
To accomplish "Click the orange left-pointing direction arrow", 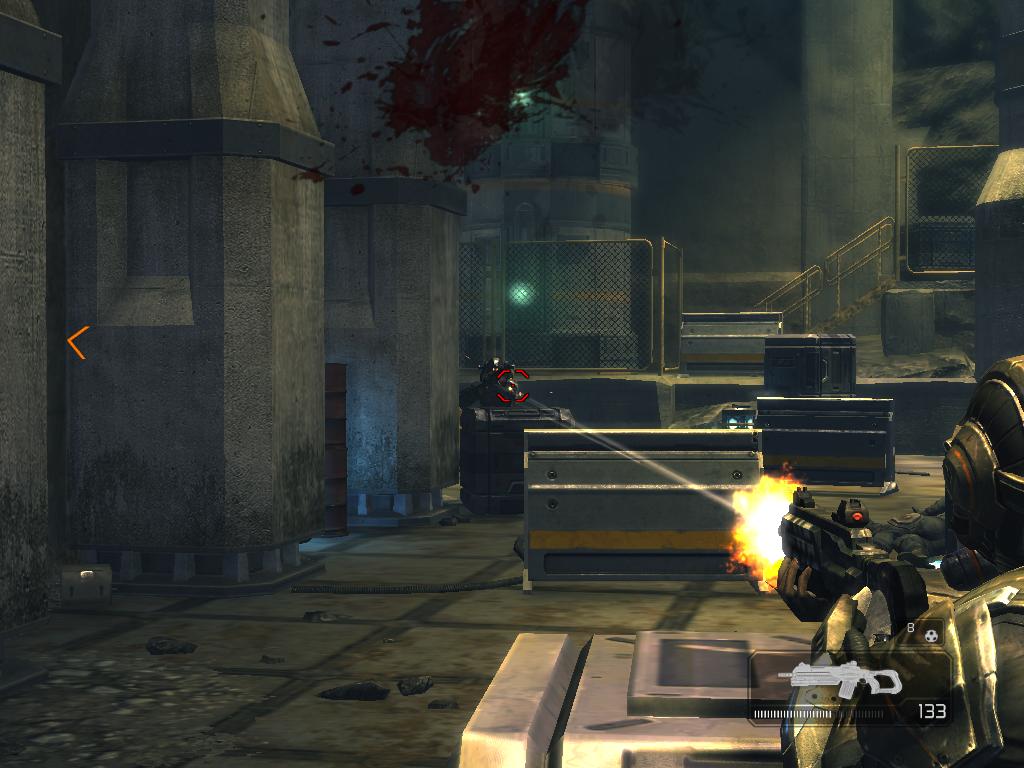I will [77, 342].
